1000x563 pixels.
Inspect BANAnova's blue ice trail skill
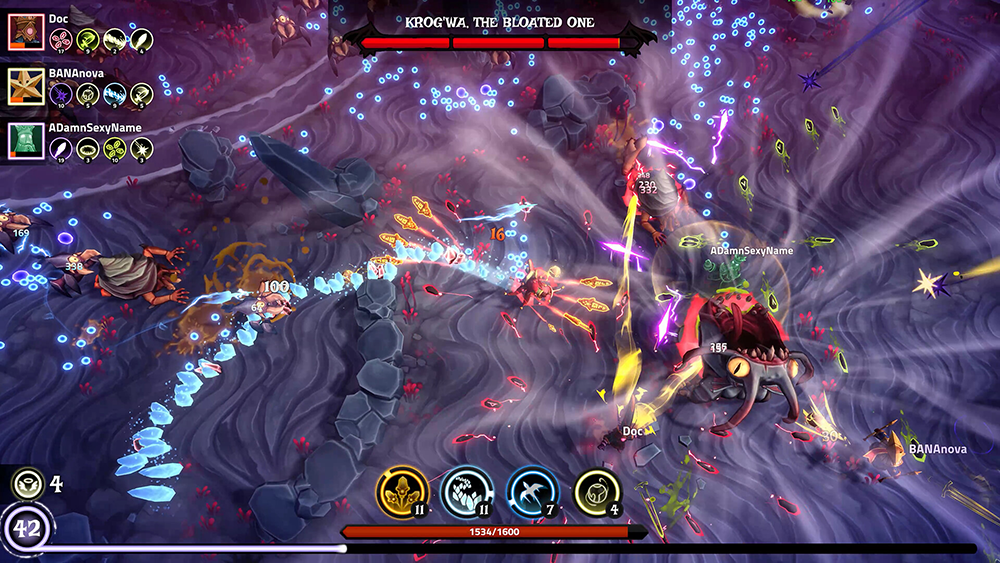pos(115,94)
